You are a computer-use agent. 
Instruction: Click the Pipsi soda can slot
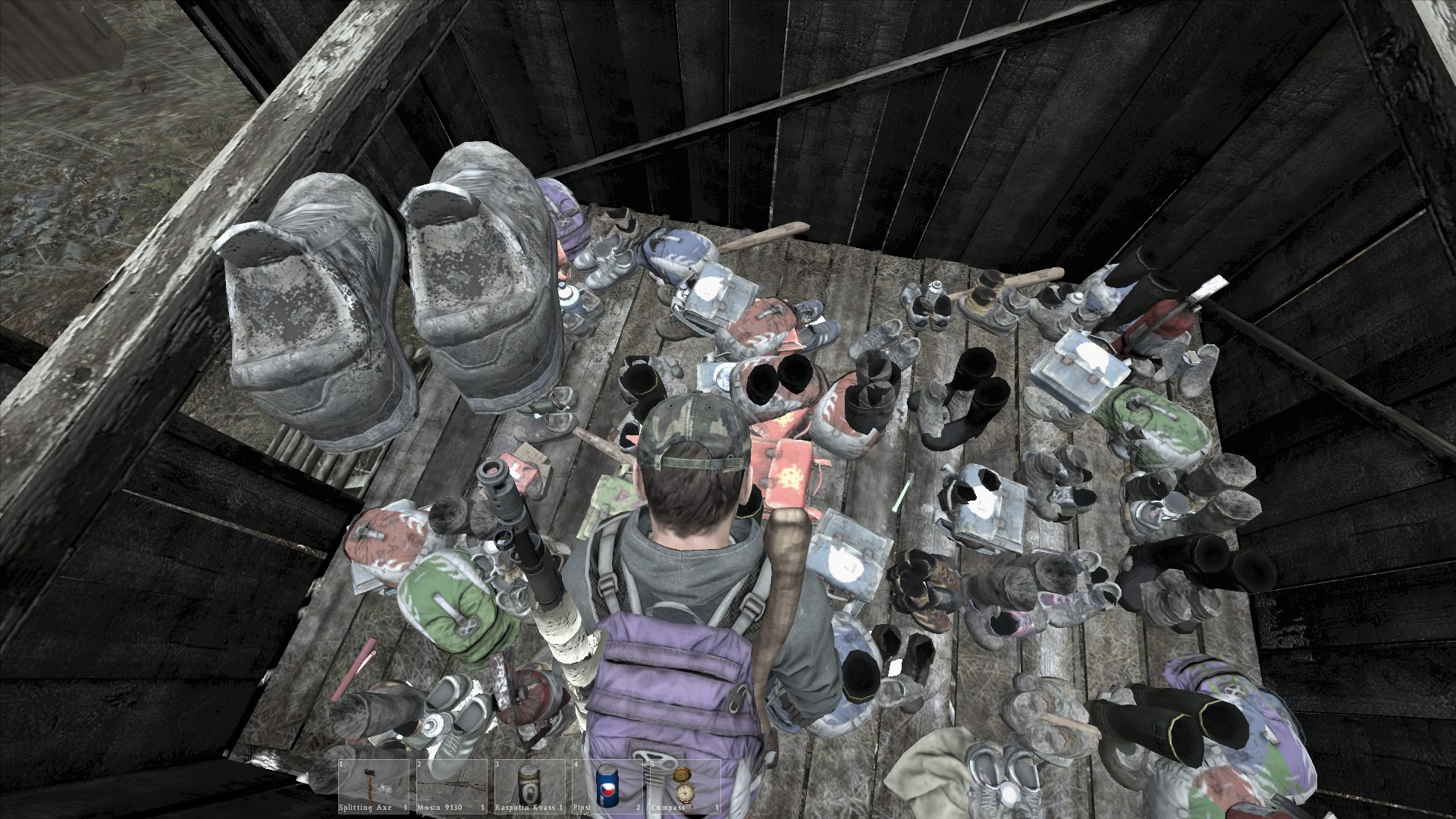coord(606,786)
